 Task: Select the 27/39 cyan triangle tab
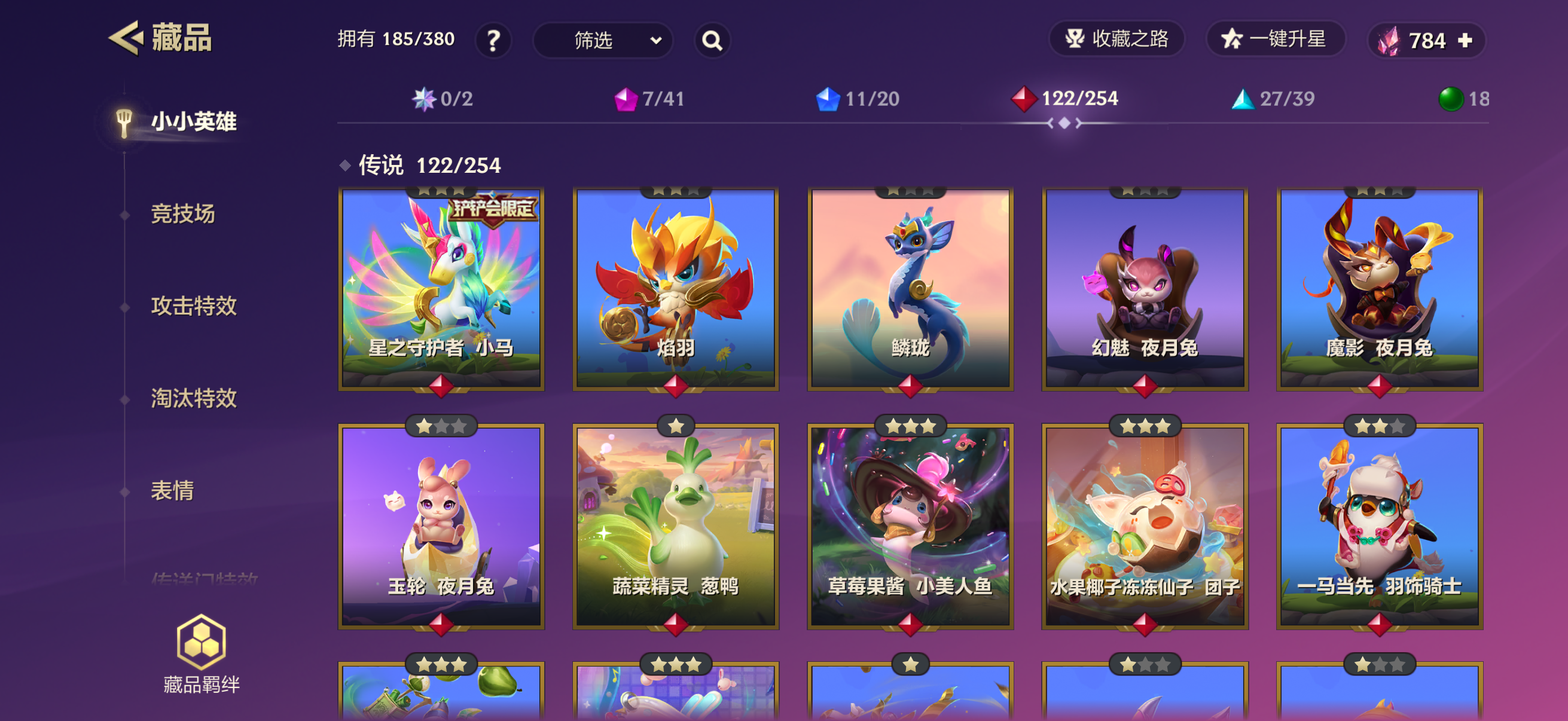tap(1273, 99)
